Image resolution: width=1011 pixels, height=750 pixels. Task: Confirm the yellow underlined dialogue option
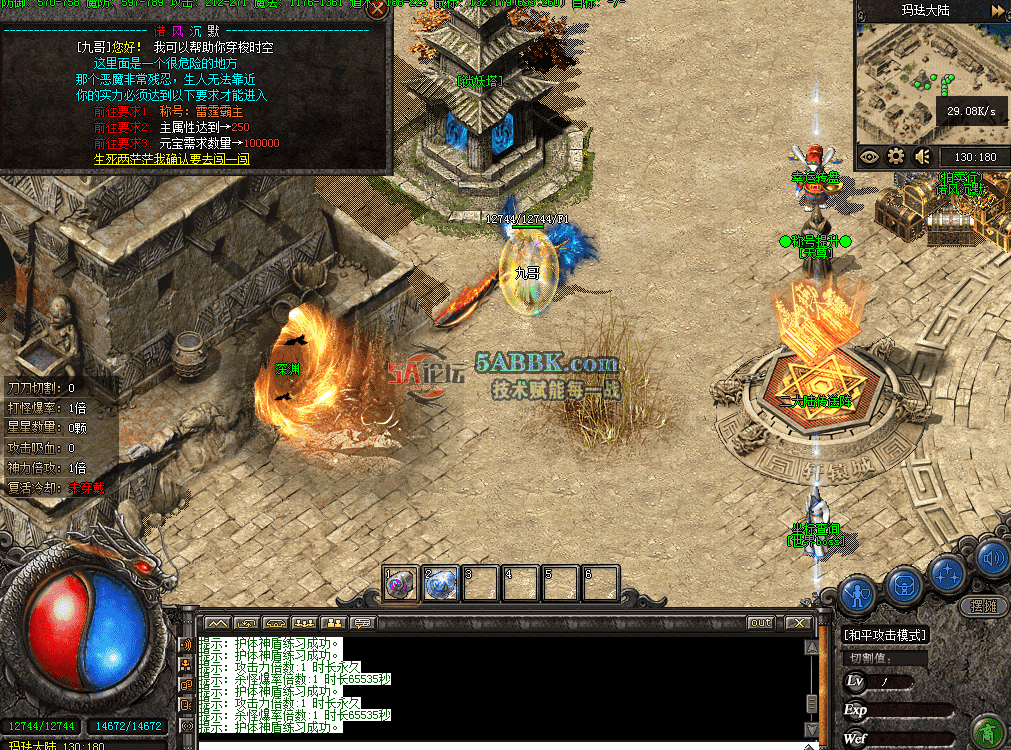coord(171,159)
